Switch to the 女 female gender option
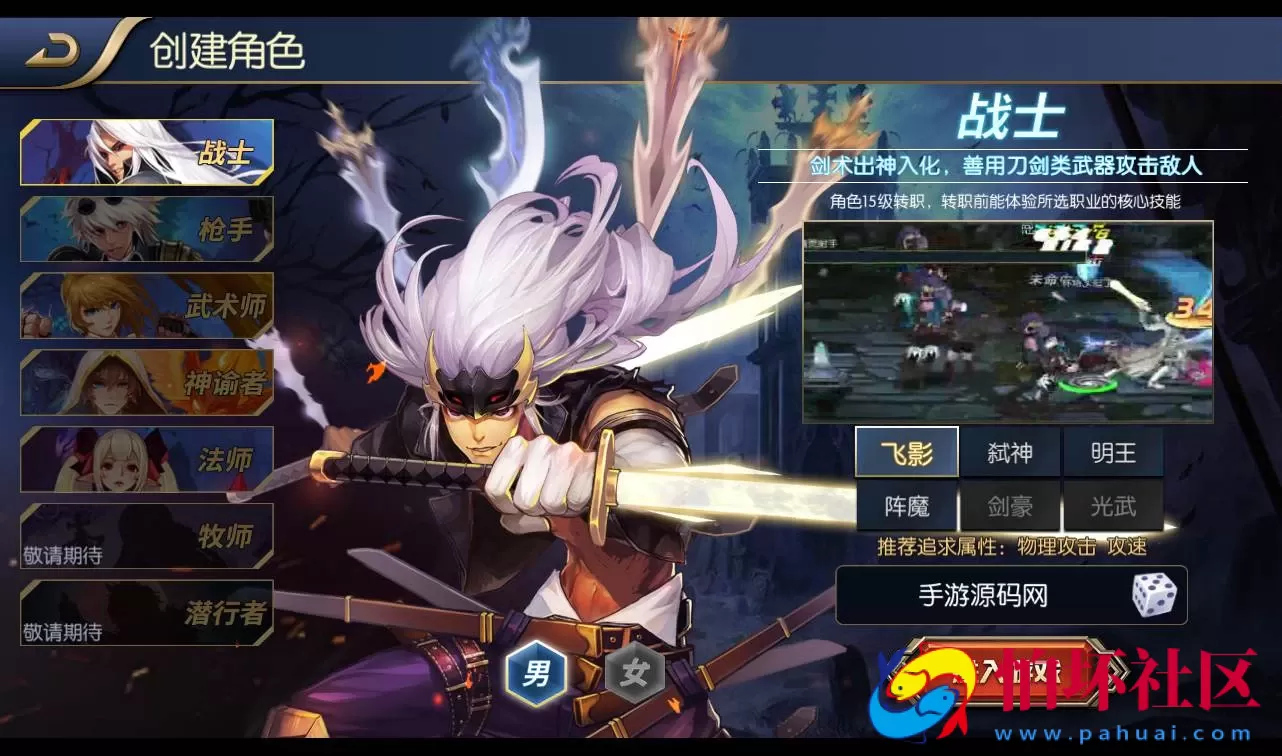 coord(637,674)
